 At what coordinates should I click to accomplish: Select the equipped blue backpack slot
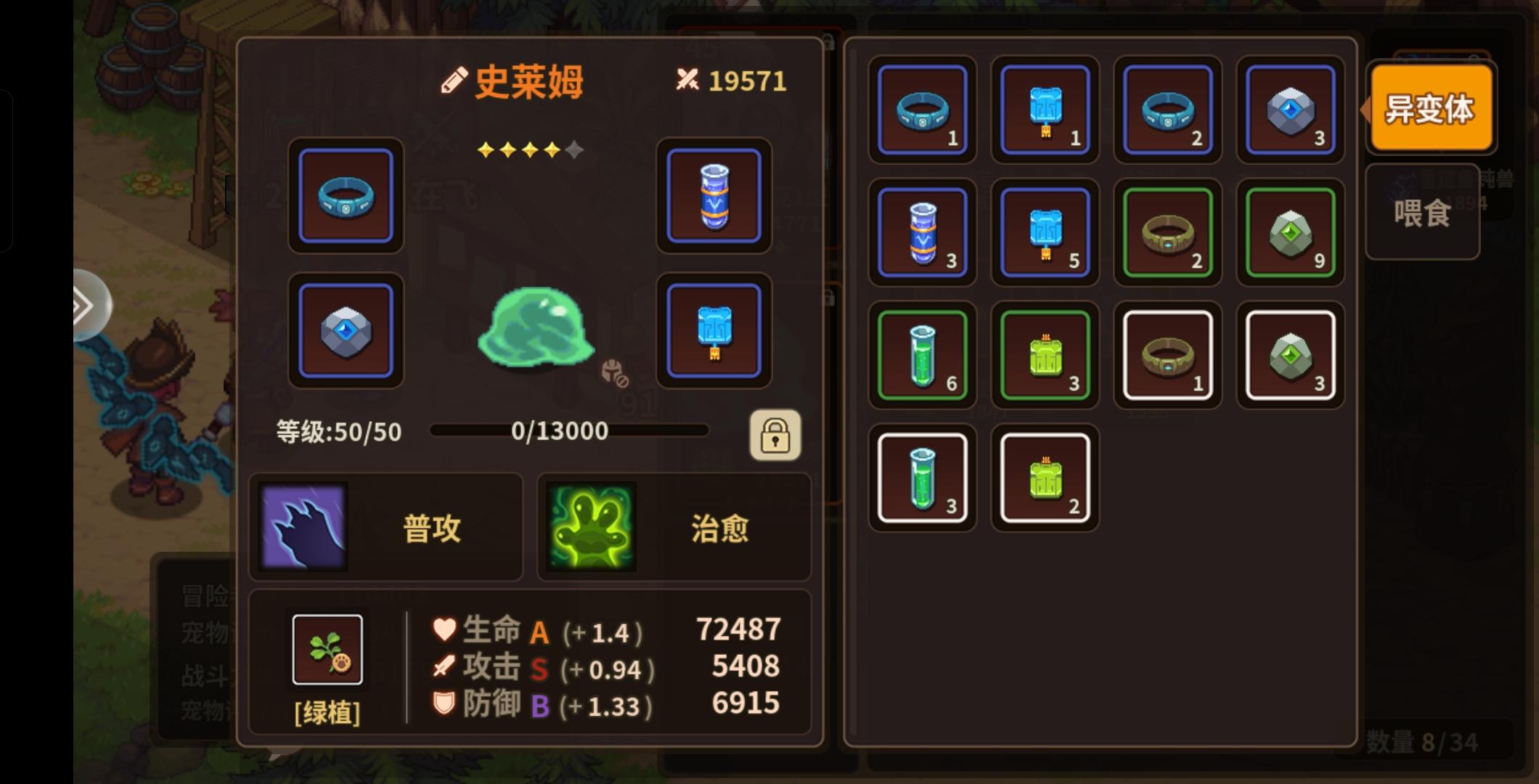(714, 330)
